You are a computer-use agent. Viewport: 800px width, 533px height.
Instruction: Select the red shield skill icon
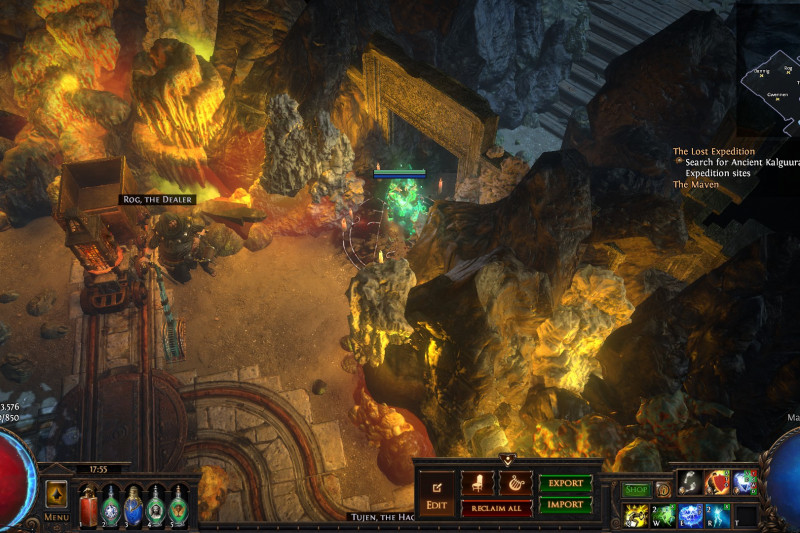coord(718,482)
